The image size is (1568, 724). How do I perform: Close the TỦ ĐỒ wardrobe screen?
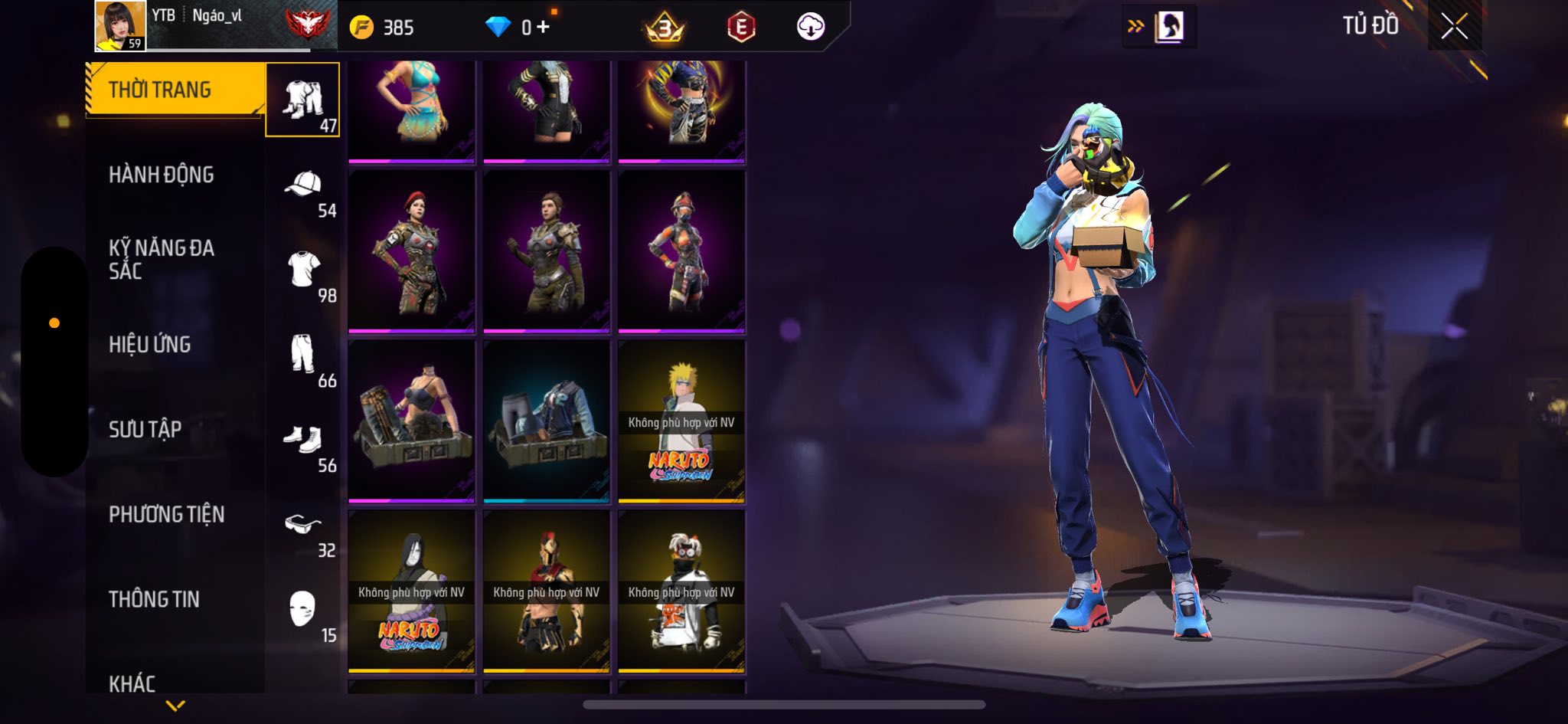point(1454,27)
